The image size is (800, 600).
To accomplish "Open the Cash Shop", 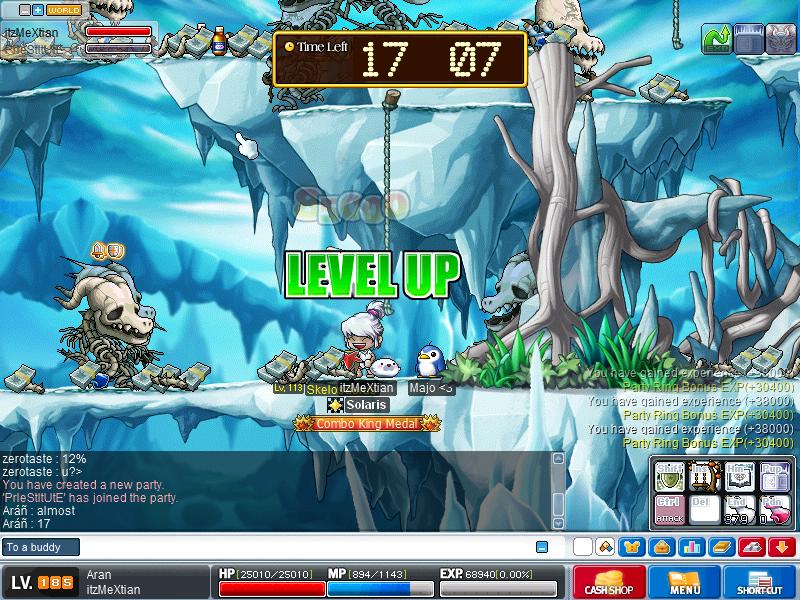I will pyautogui.click(x=607, y=583).
